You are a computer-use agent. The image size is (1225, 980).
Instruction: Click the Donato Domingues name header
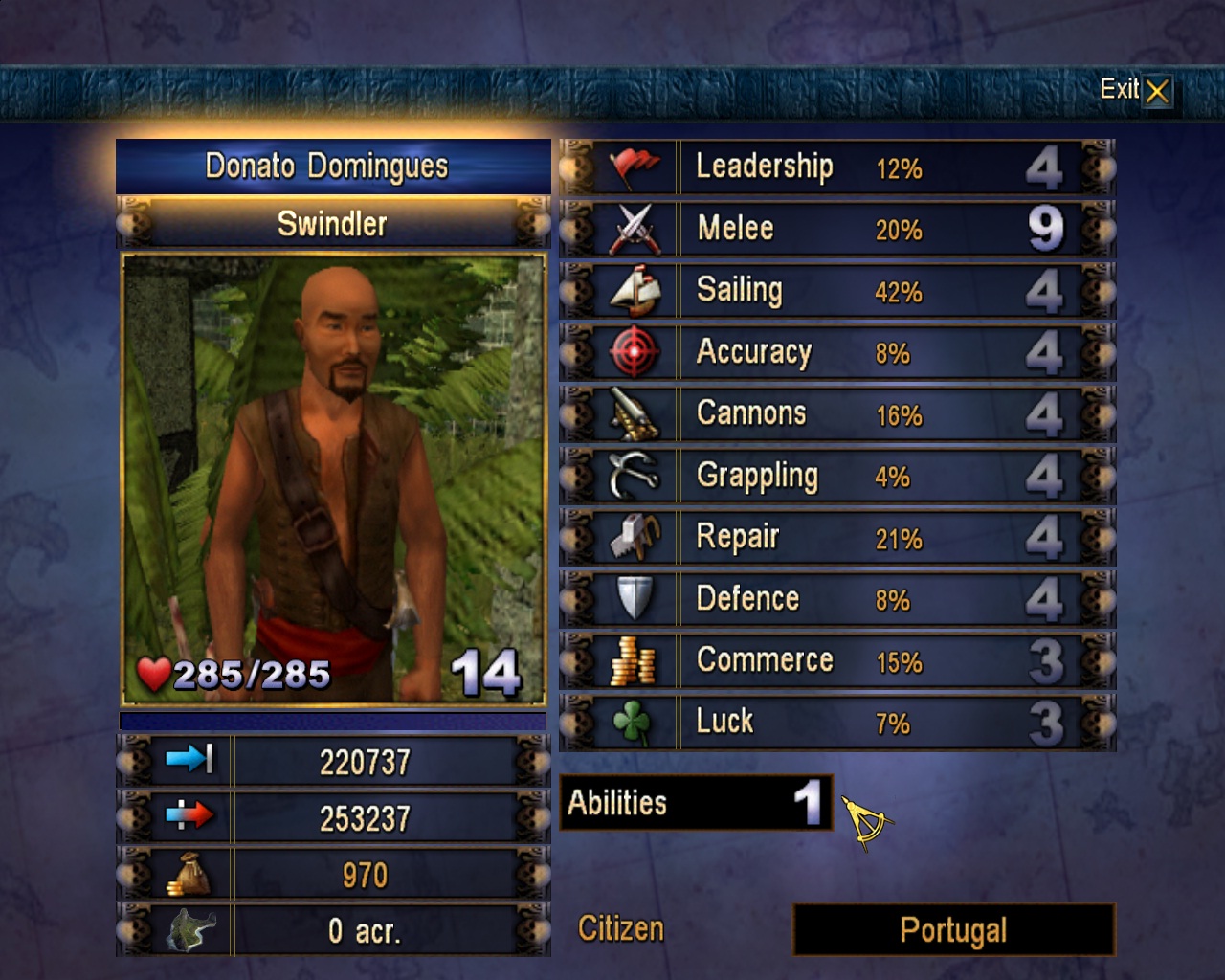pos(333,167)
